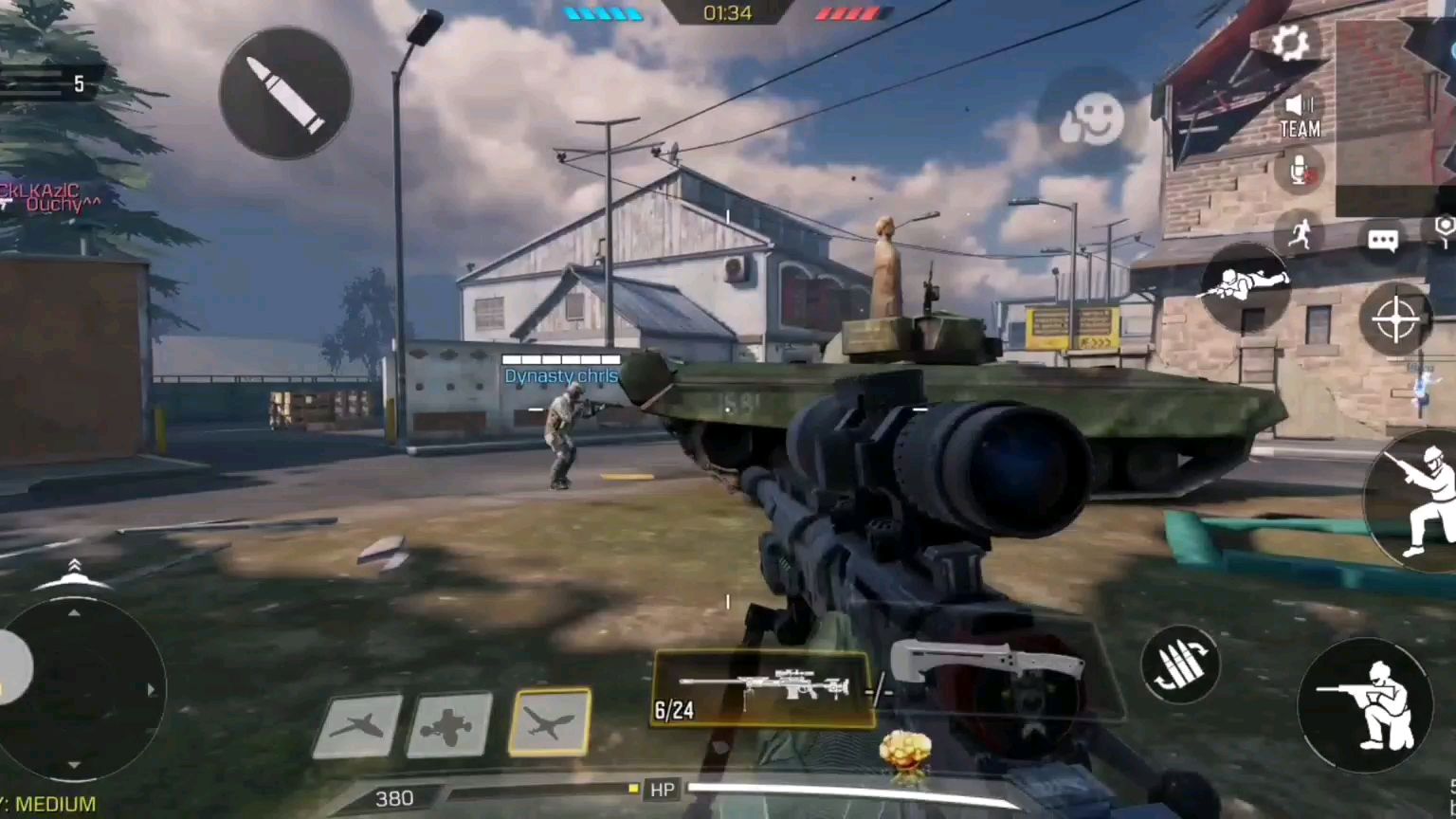Use the middle drone scorestreak slot
The width and height of the screenshot is (1456, 819).
coord(449,725)
